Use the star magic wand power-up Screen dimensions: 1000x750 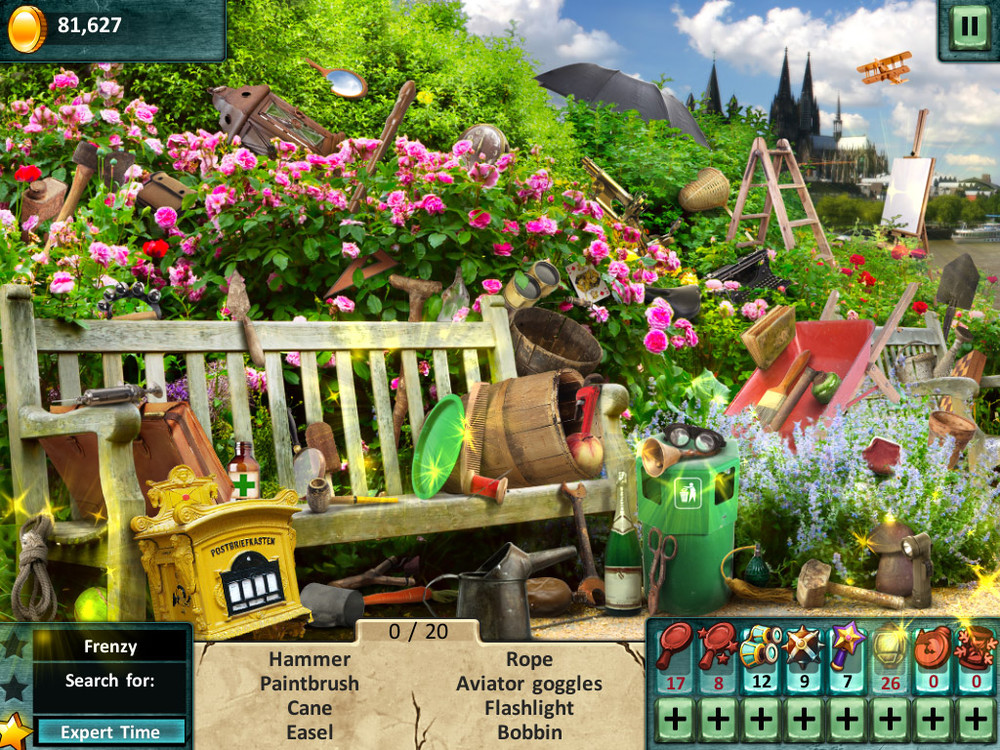[846, 647]
